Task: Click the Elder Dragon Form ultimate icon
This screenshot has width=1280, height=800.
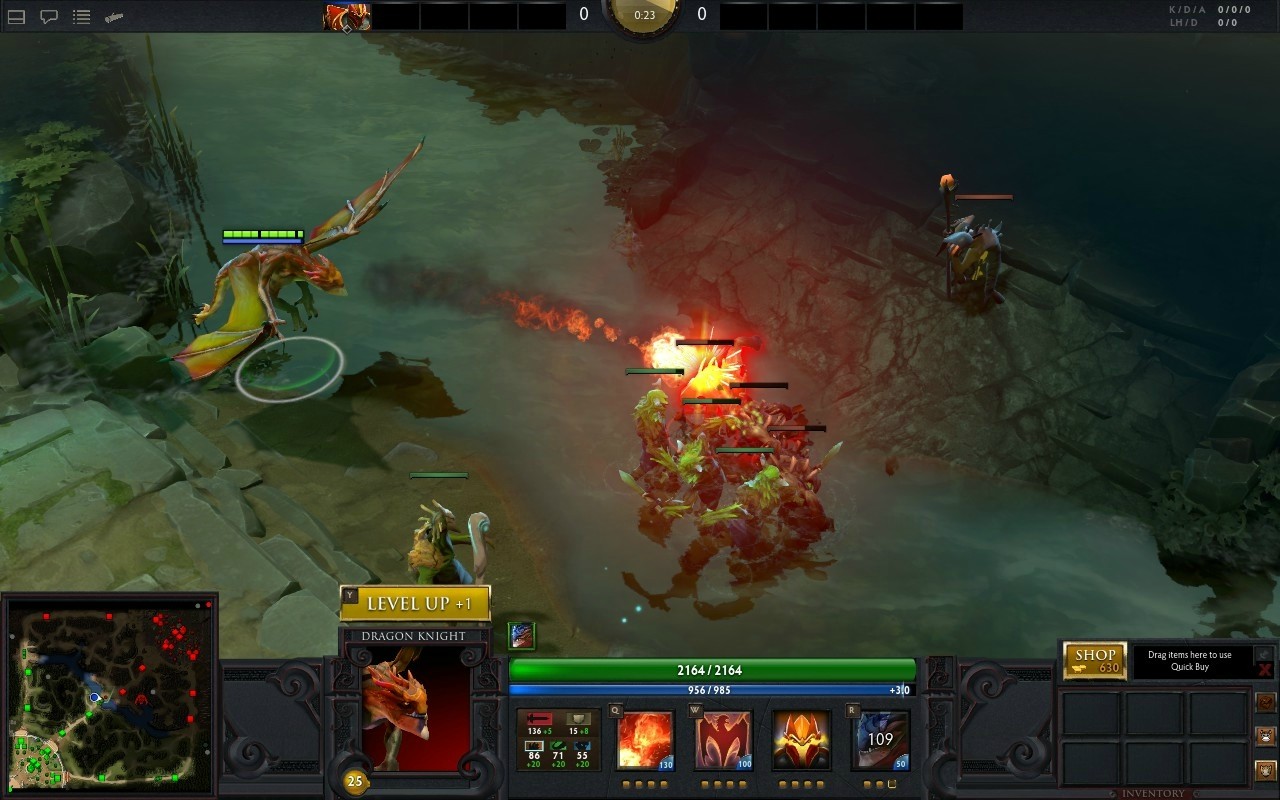Action: pyautogui.click(x=880, y=740)
